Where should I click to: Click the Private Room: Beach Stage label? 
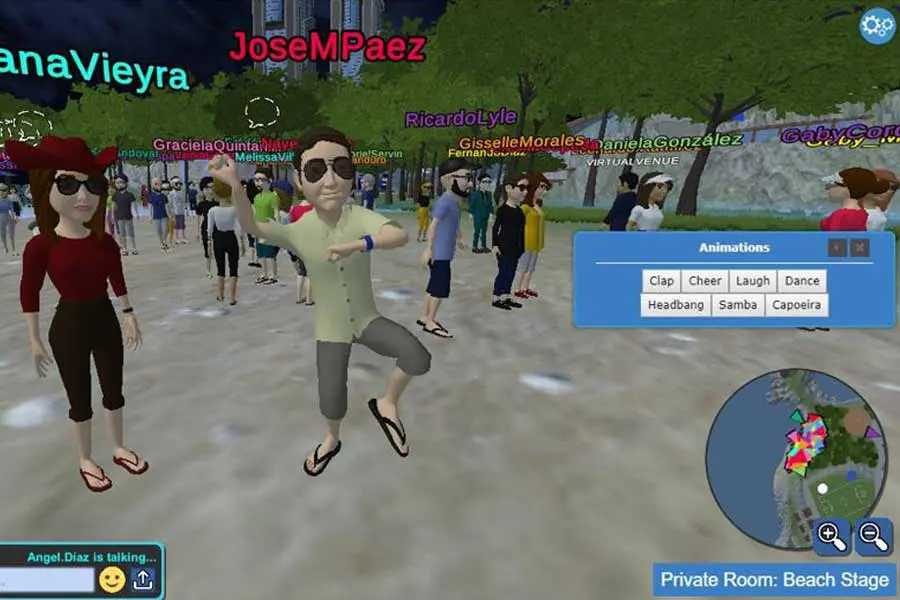click(x=774, y=580)
